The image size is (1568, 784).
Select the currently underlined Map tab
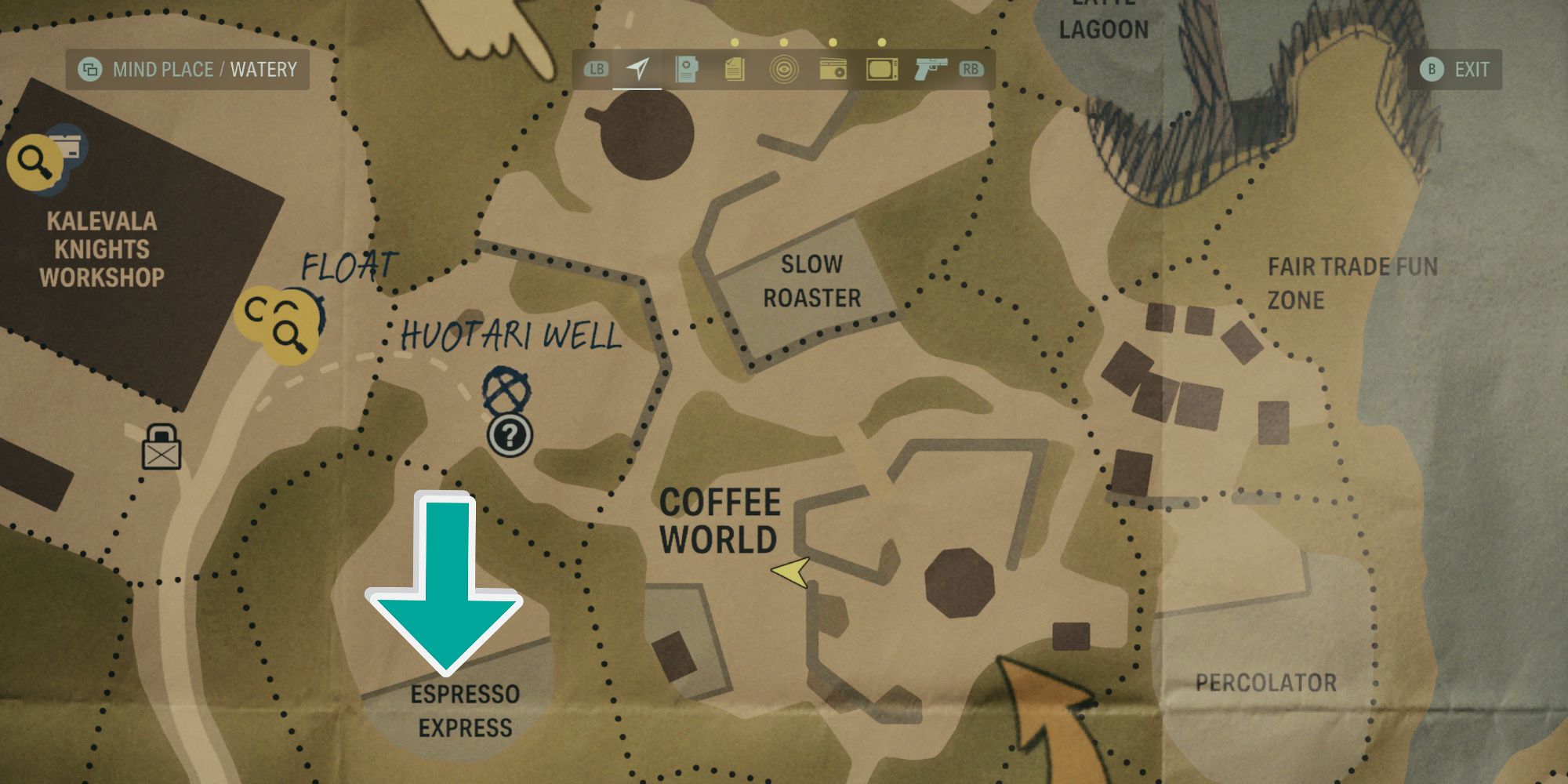point(637,71)
